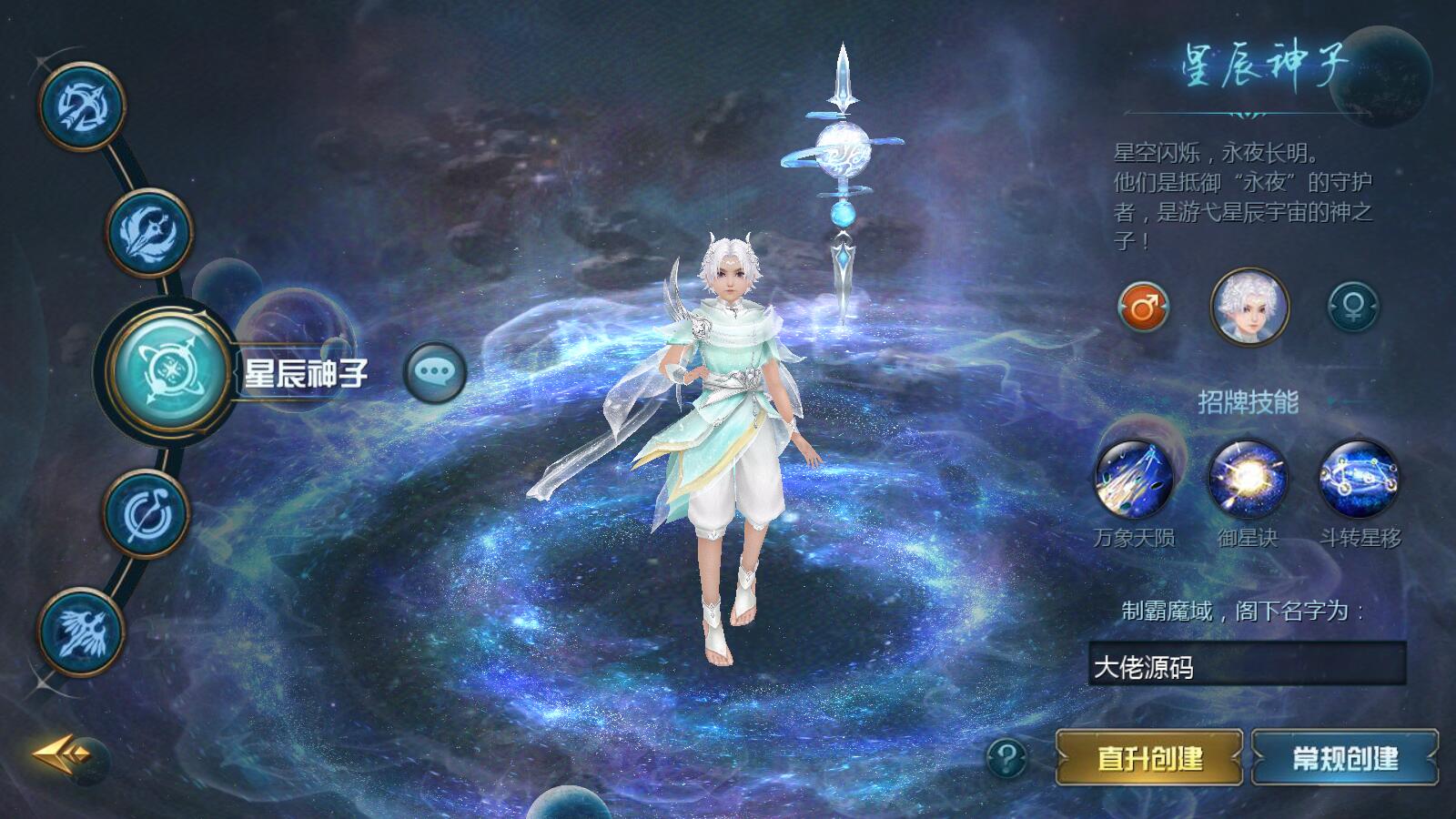The image size is (1456, 819).
Task: Open the speech bubble button beside 星辰神子
Action: point(435,371)
